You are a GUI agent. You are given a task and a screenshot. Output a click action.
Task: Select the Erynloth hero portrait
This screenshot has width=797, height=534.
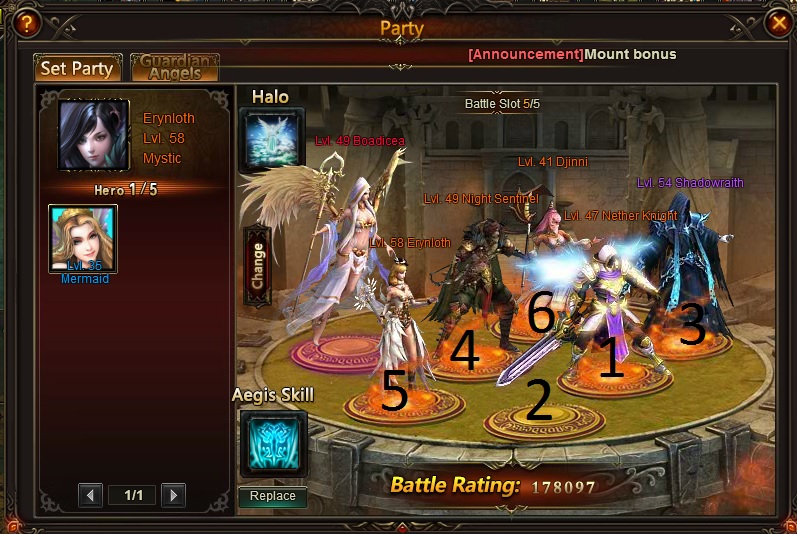(x=94, y=136)
